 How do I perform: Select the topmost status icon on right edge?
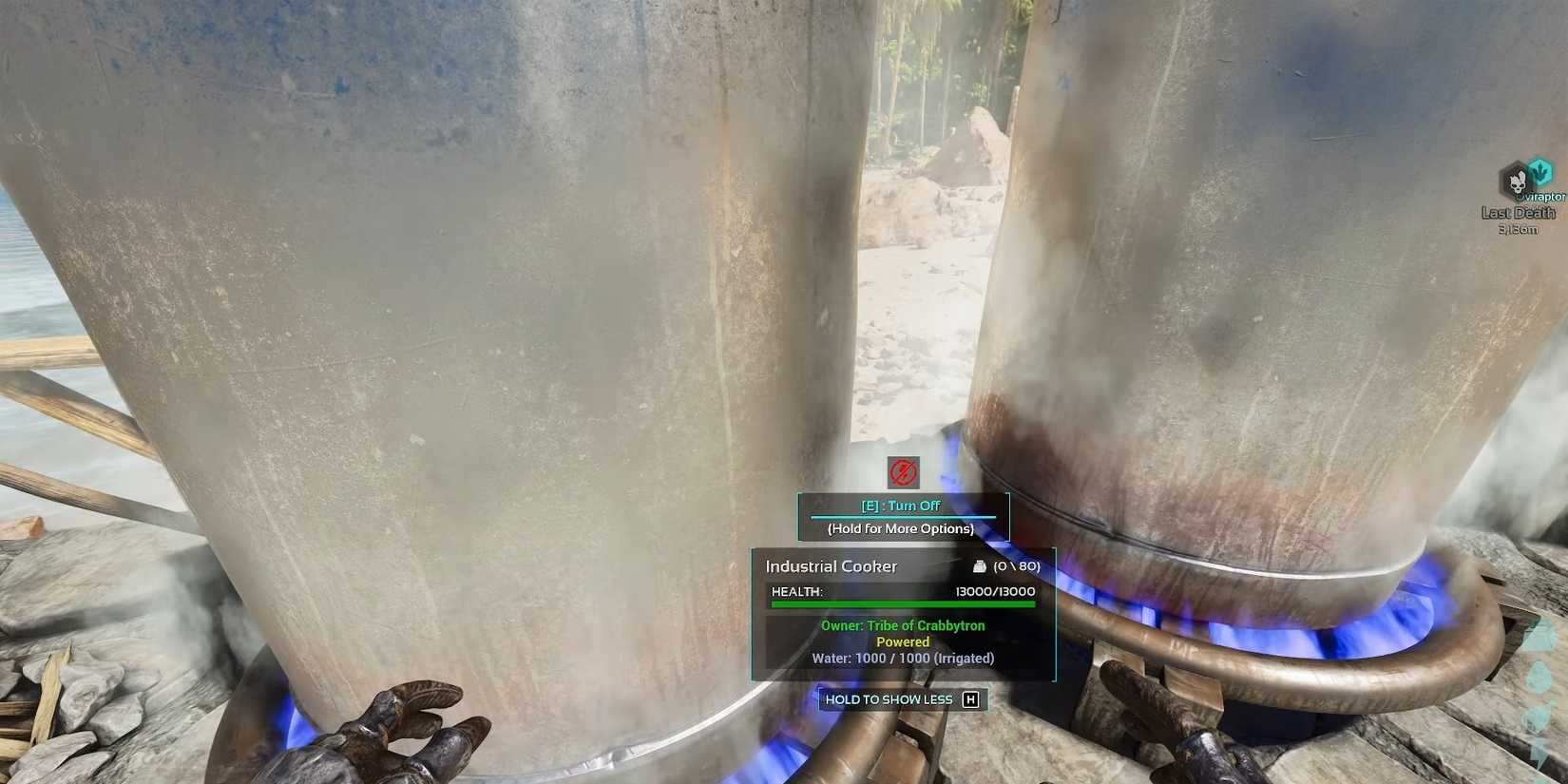[x=1541, y=632]
